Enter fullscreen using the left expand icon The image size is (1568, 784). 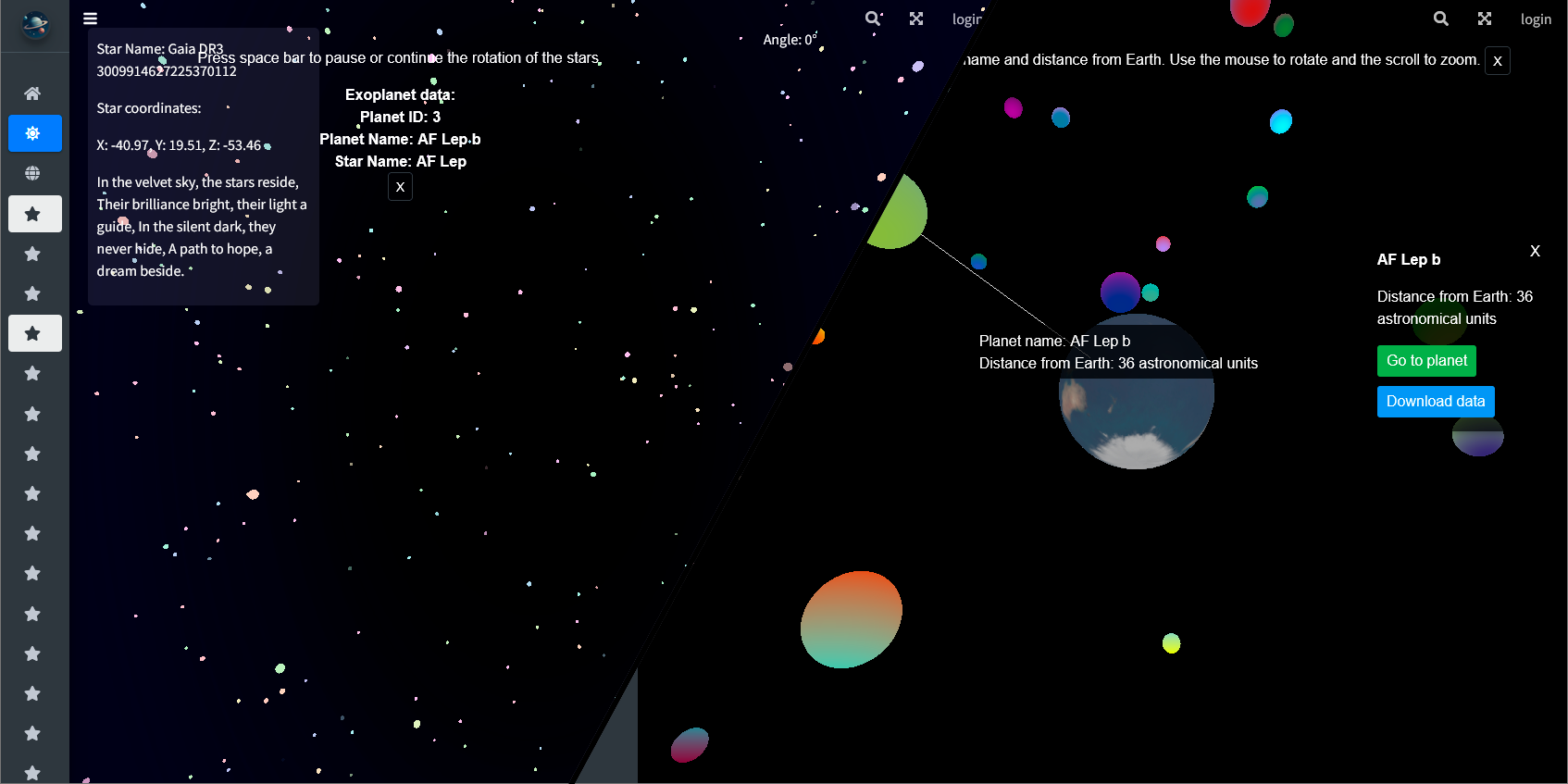click(x=915, y=18)
